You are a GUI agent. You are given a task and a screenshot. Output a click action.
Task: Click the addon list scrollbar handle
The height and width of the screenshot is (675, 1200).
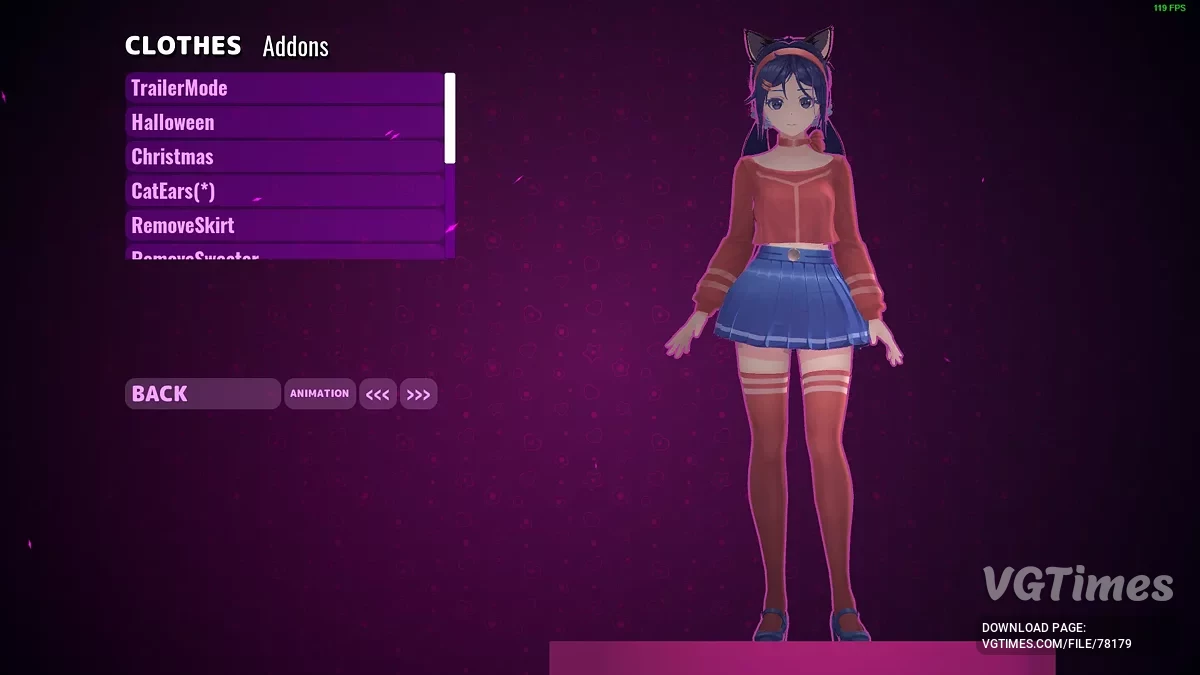pos(450,118)
